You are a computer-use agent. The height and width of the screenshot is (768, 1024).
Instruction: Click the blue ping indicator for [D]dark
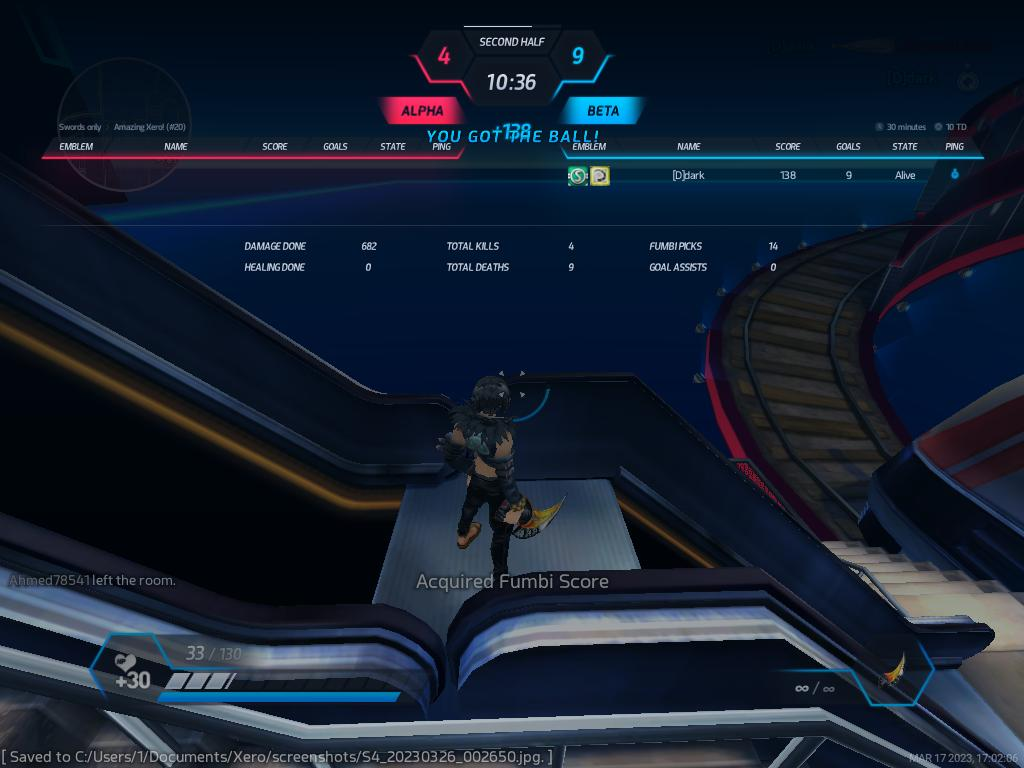click(x=954, y=174)
